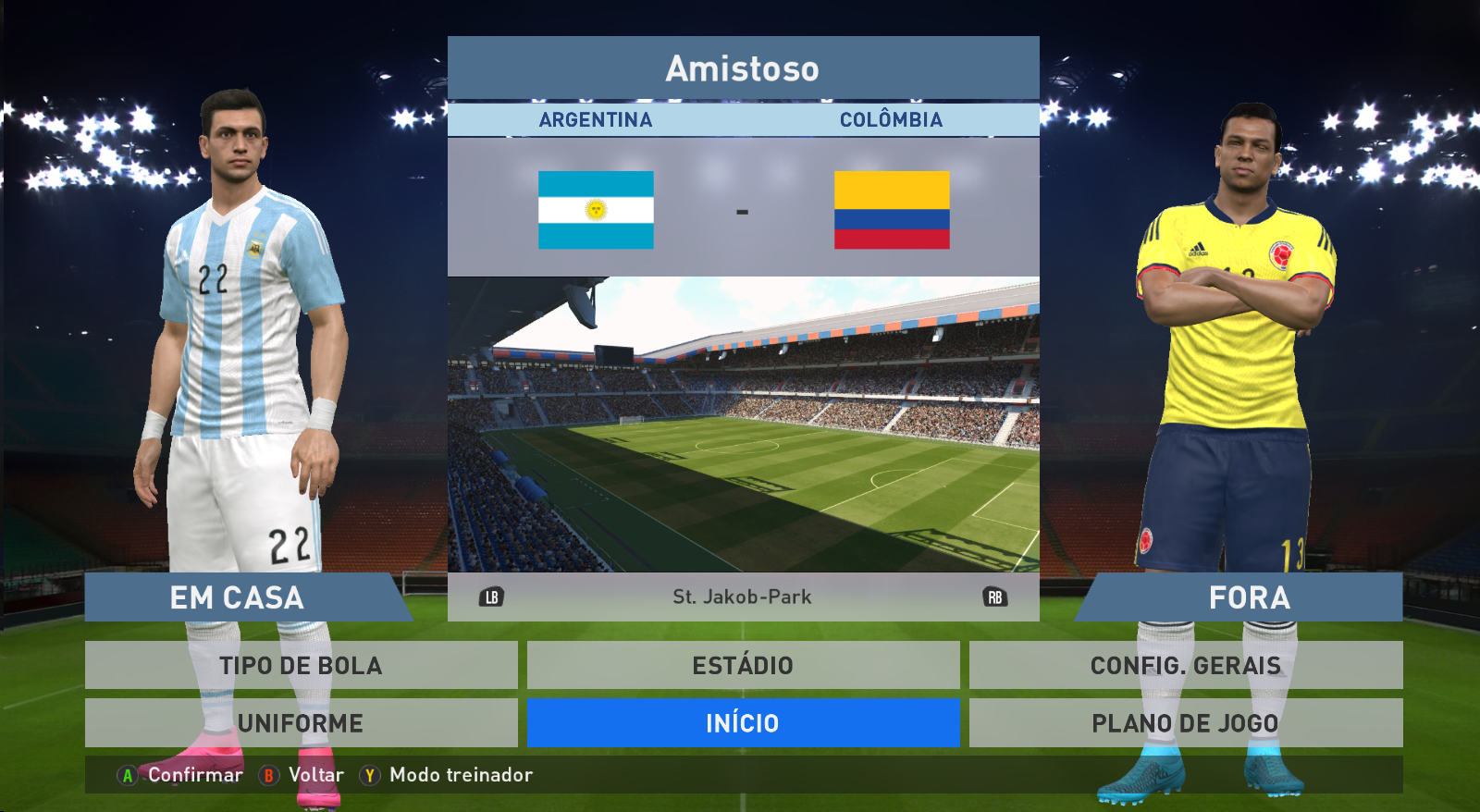Open the Tipo de Bola option
This screenshot has width=1480, height=812.
(x=301, y=665)
